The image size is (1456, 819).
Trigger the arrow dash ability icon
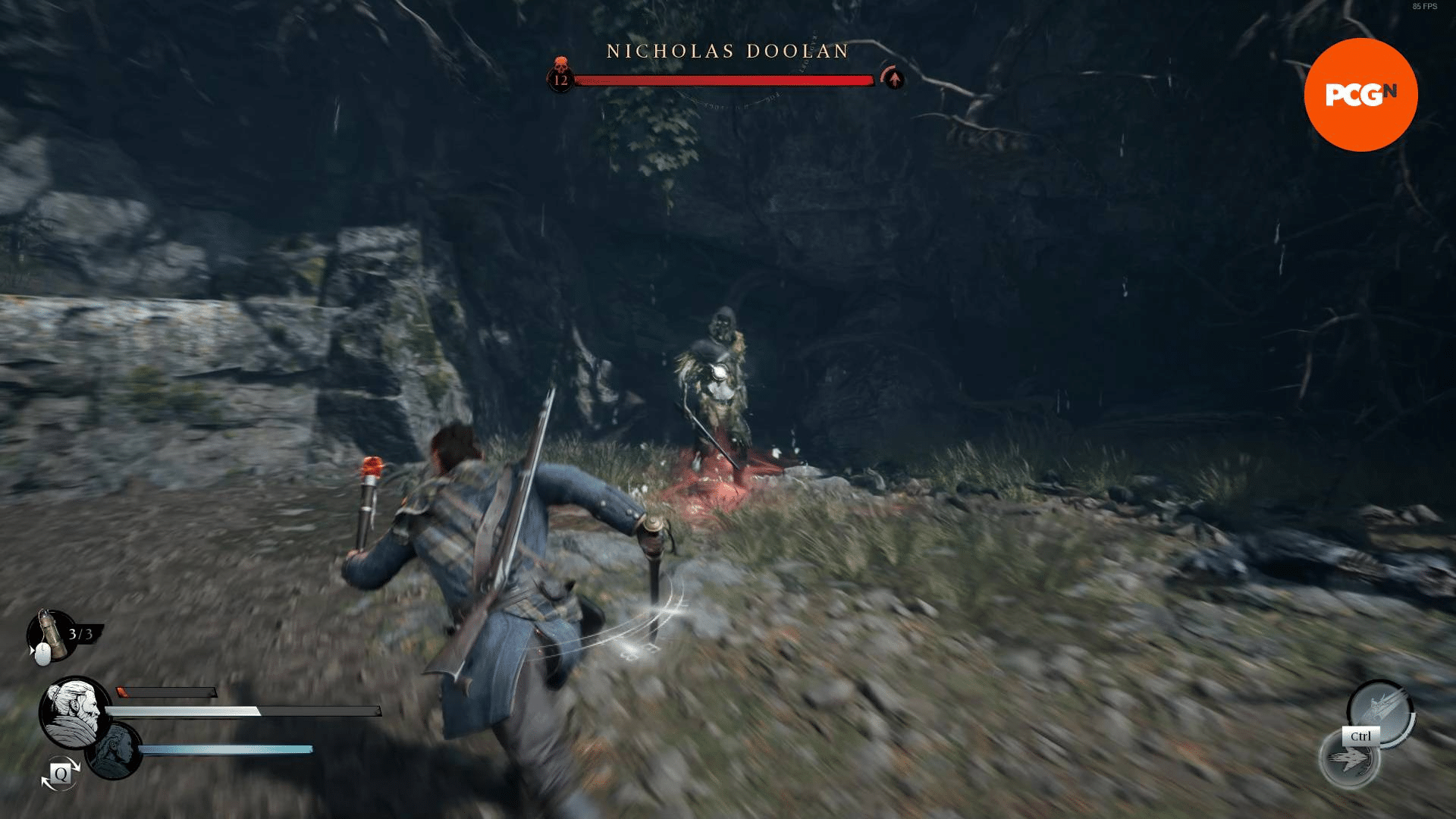[x=1351, y=759]
